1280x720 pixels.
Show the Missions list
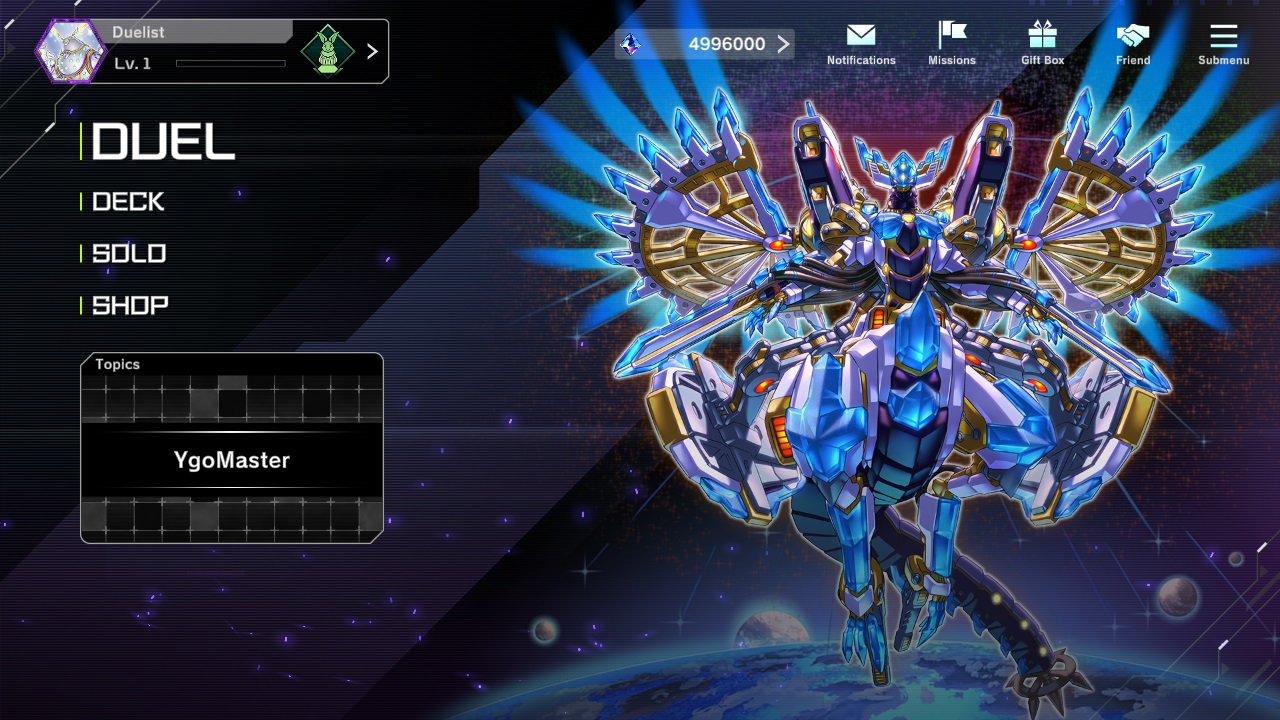click(x=952, y=44)
